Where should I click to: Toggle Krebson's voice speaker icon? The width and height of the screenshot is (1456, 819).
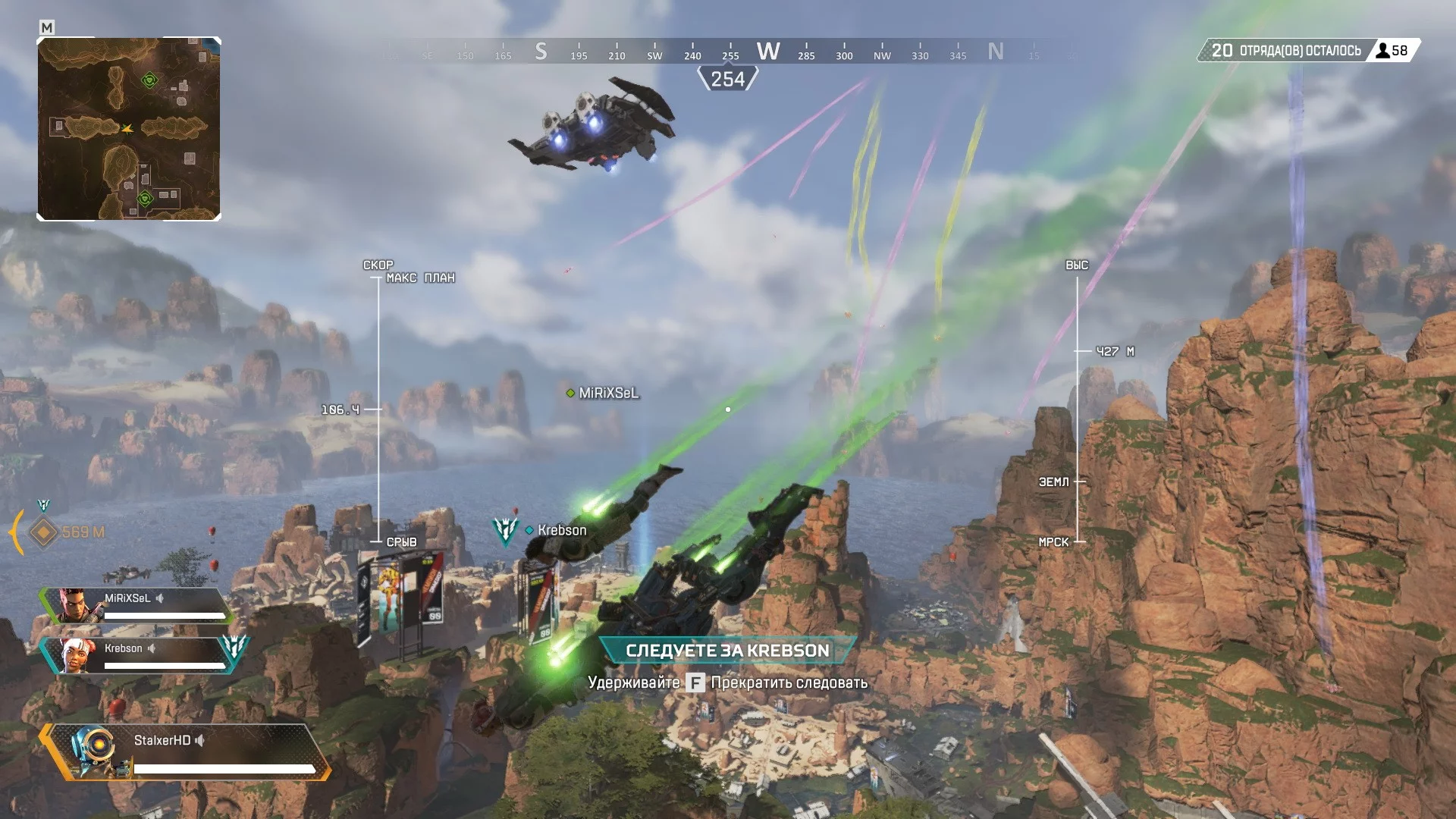click(152, 648)
